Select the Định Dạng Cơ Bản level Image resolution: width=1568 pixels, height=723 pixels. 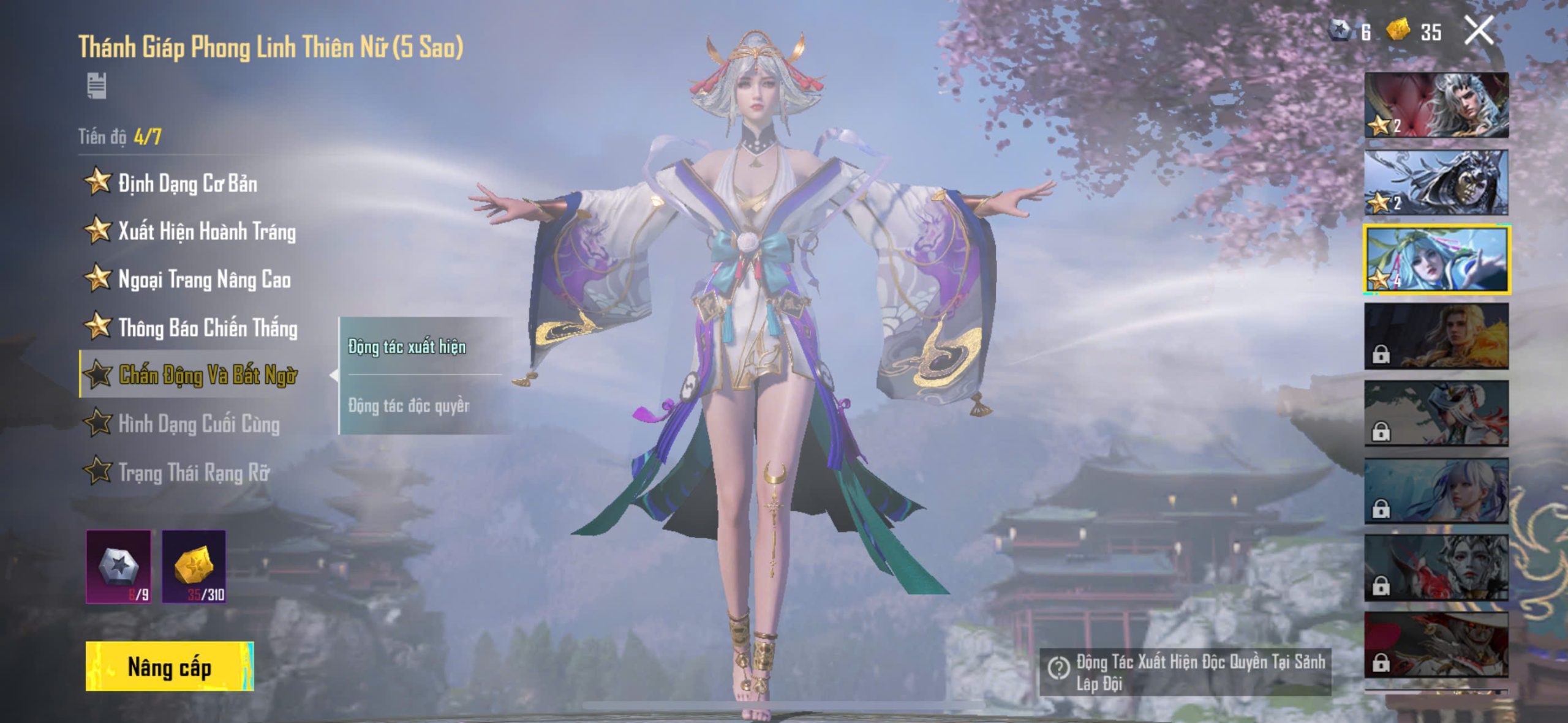click(187, 183)
